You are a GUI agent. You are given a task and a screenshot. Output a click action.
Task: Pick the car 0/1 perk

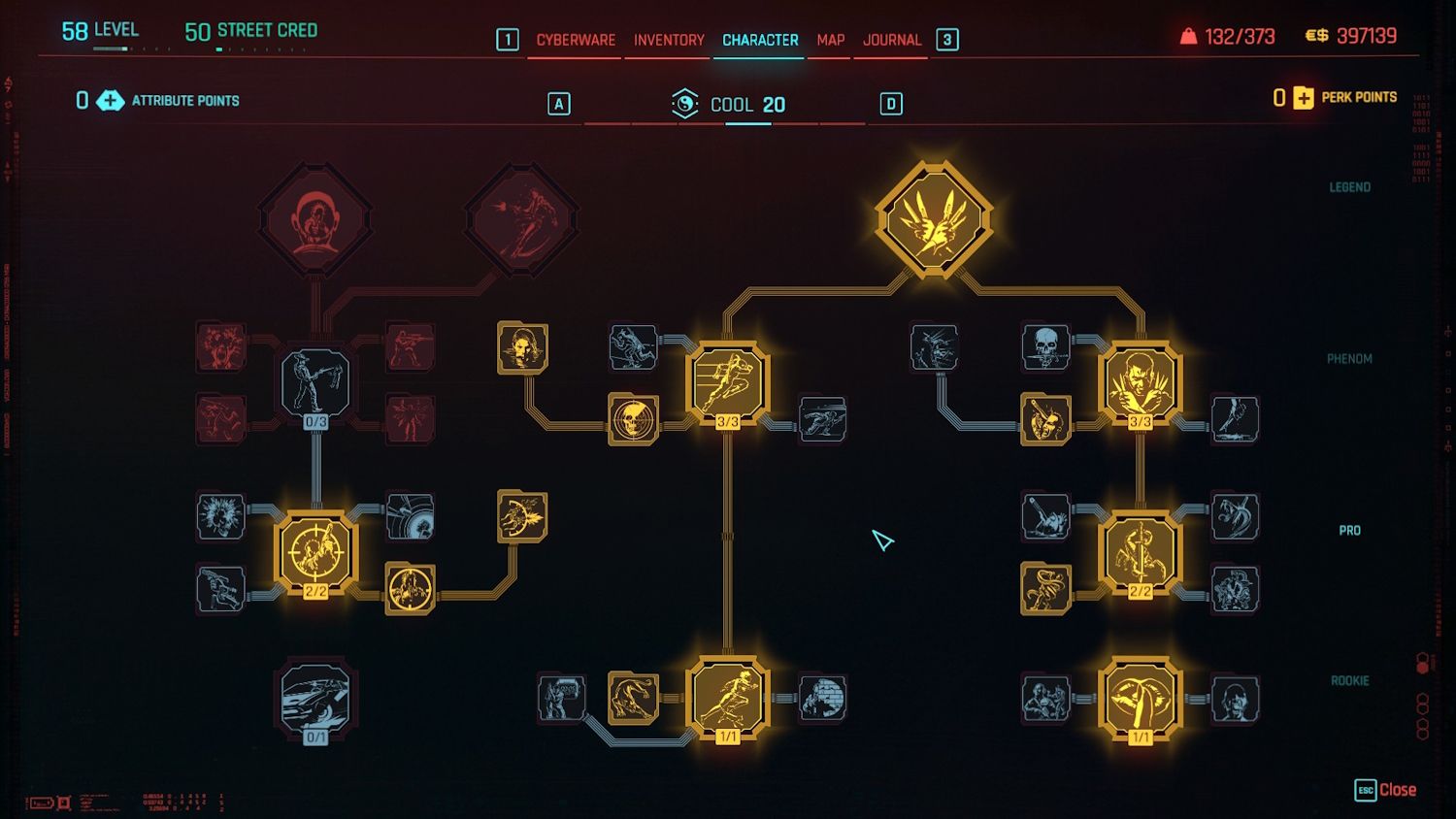(315, 701)
